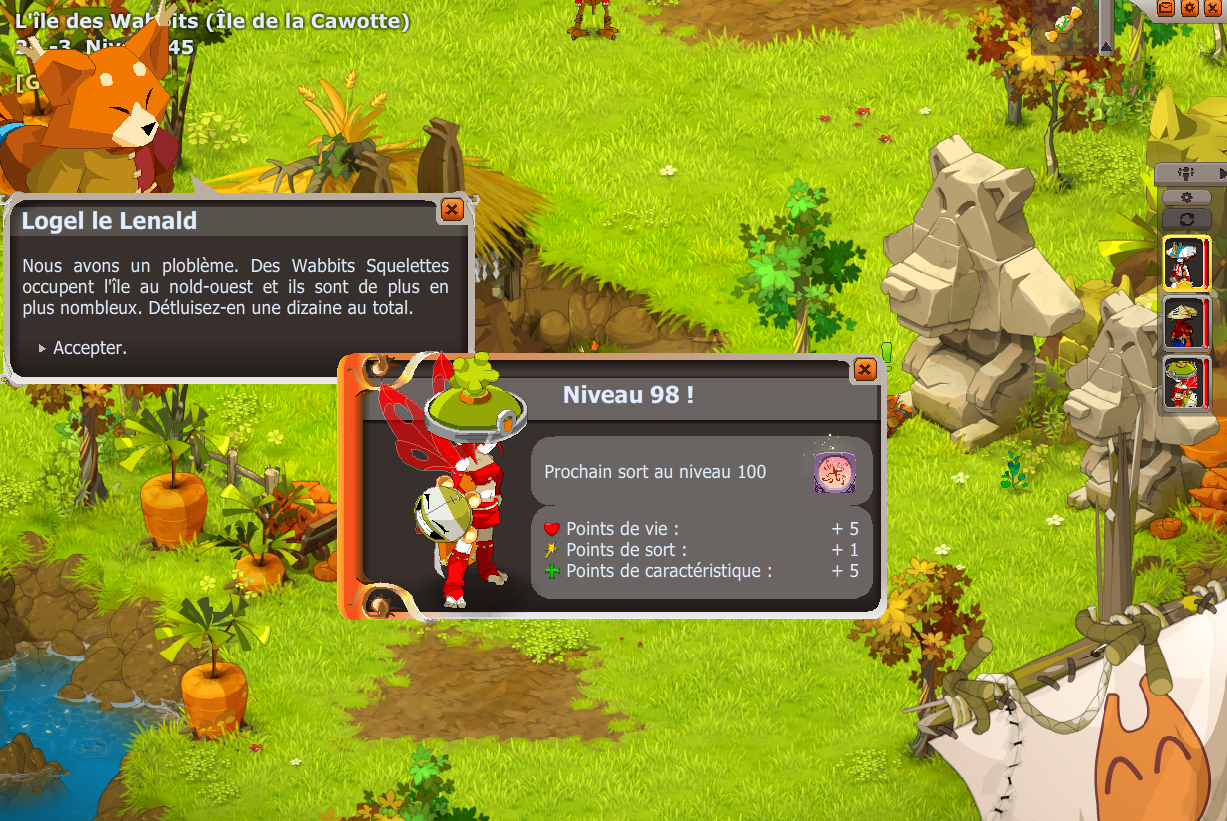The height and width of the screenshot is (821, 1227).
Task: Click the top-right X close button
Action: pos(1212,8)
